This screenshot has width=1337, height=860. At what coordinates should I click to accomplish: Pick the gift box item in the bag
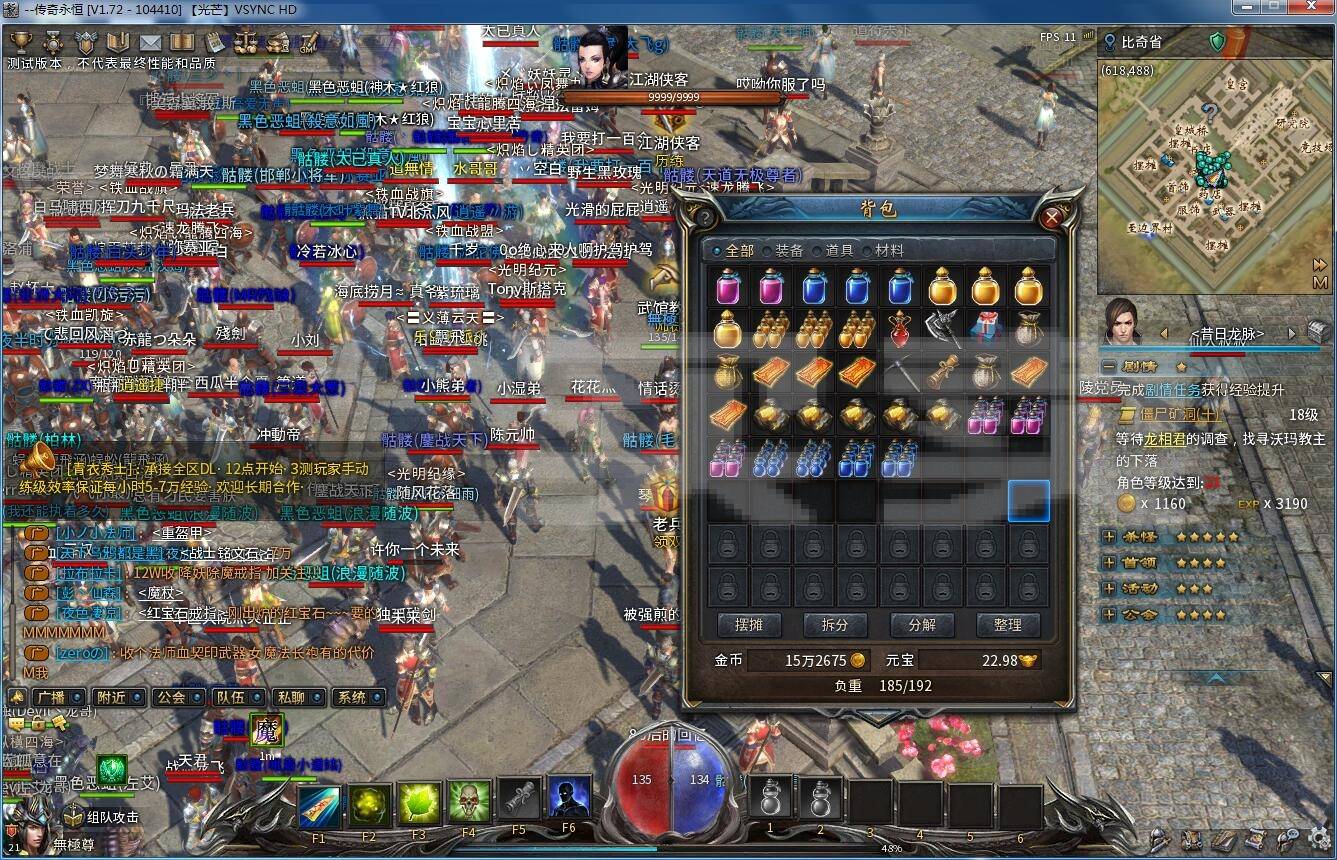click(x=985, y=329)
